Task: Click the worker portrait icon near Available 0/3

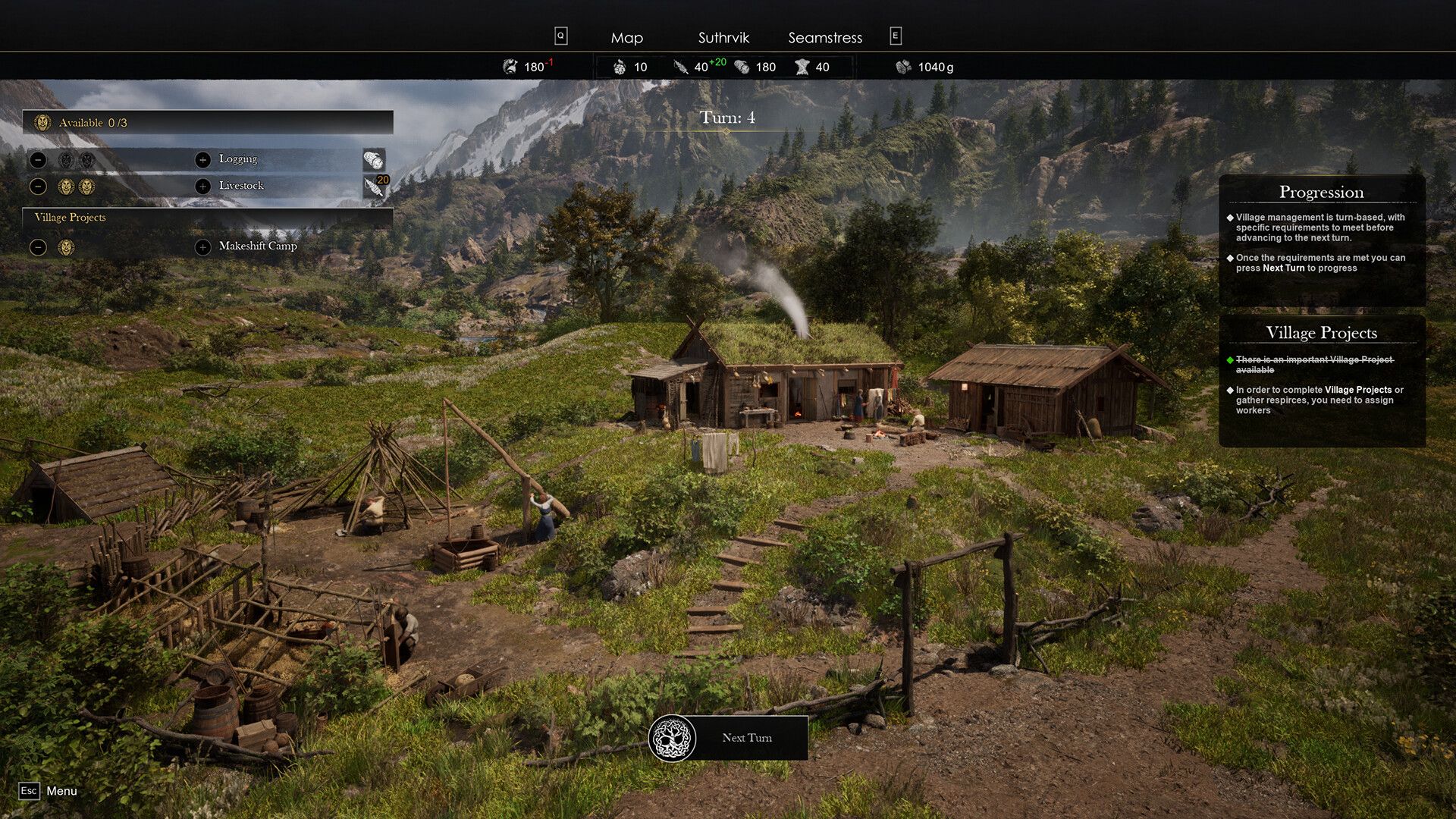Action: [x=42, y=122]
